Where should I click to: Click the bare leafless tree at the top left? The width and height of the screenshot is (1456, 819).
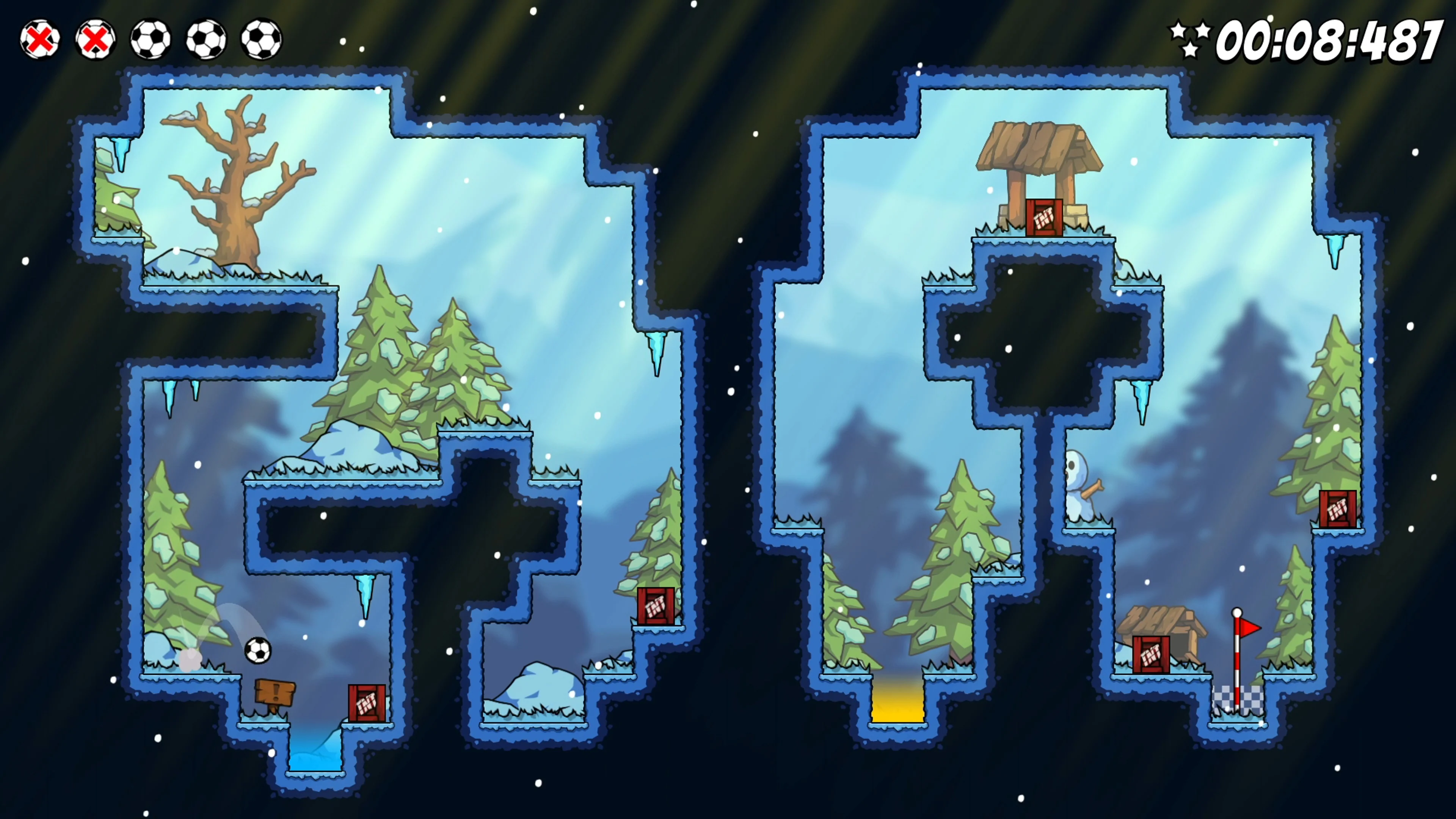pyautogui.click(x=237, y=181)
